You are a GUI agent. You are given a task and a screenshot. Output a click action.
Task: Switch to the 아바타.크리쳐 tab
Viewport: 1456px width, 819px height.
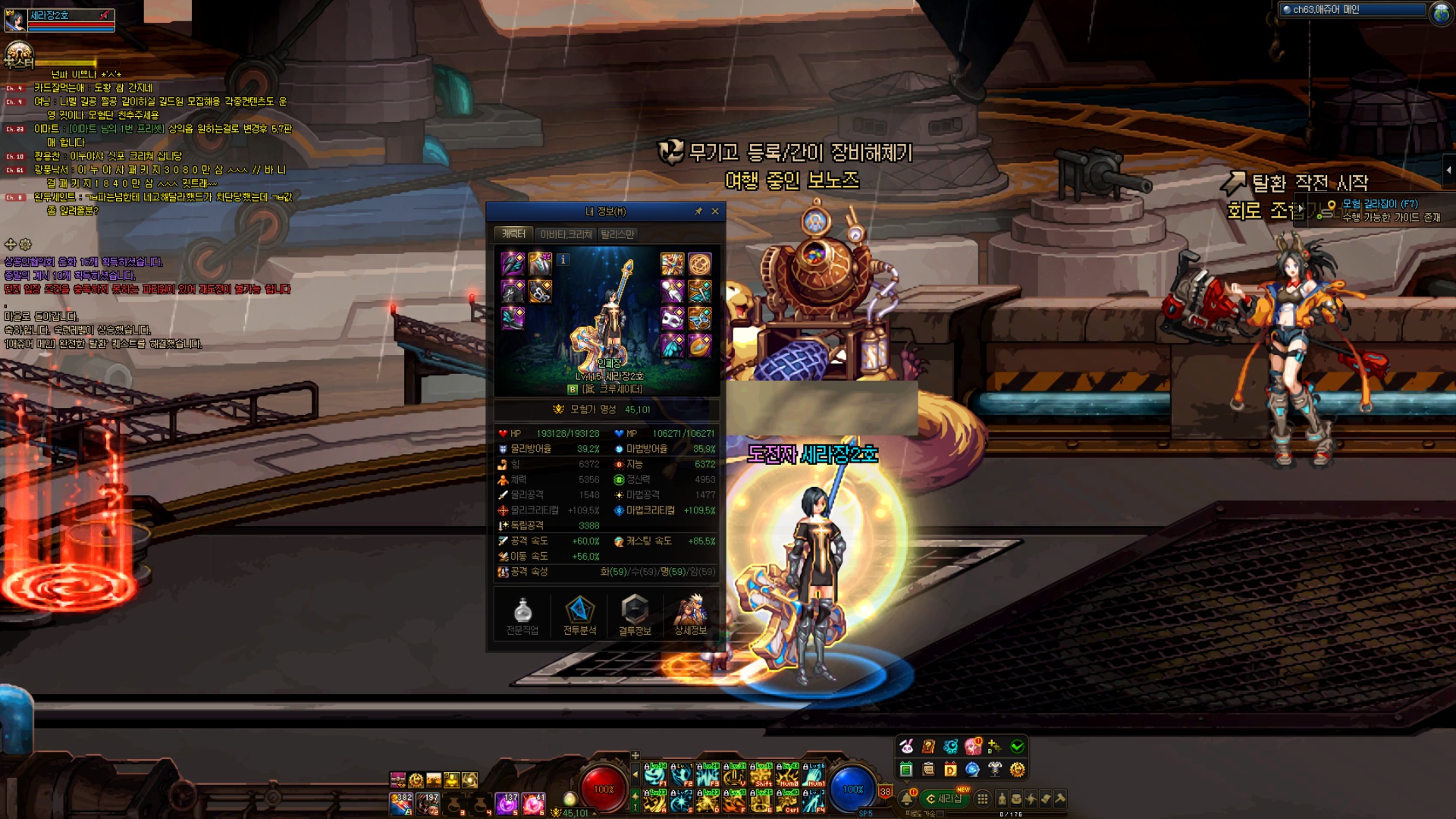coord(566,234)
